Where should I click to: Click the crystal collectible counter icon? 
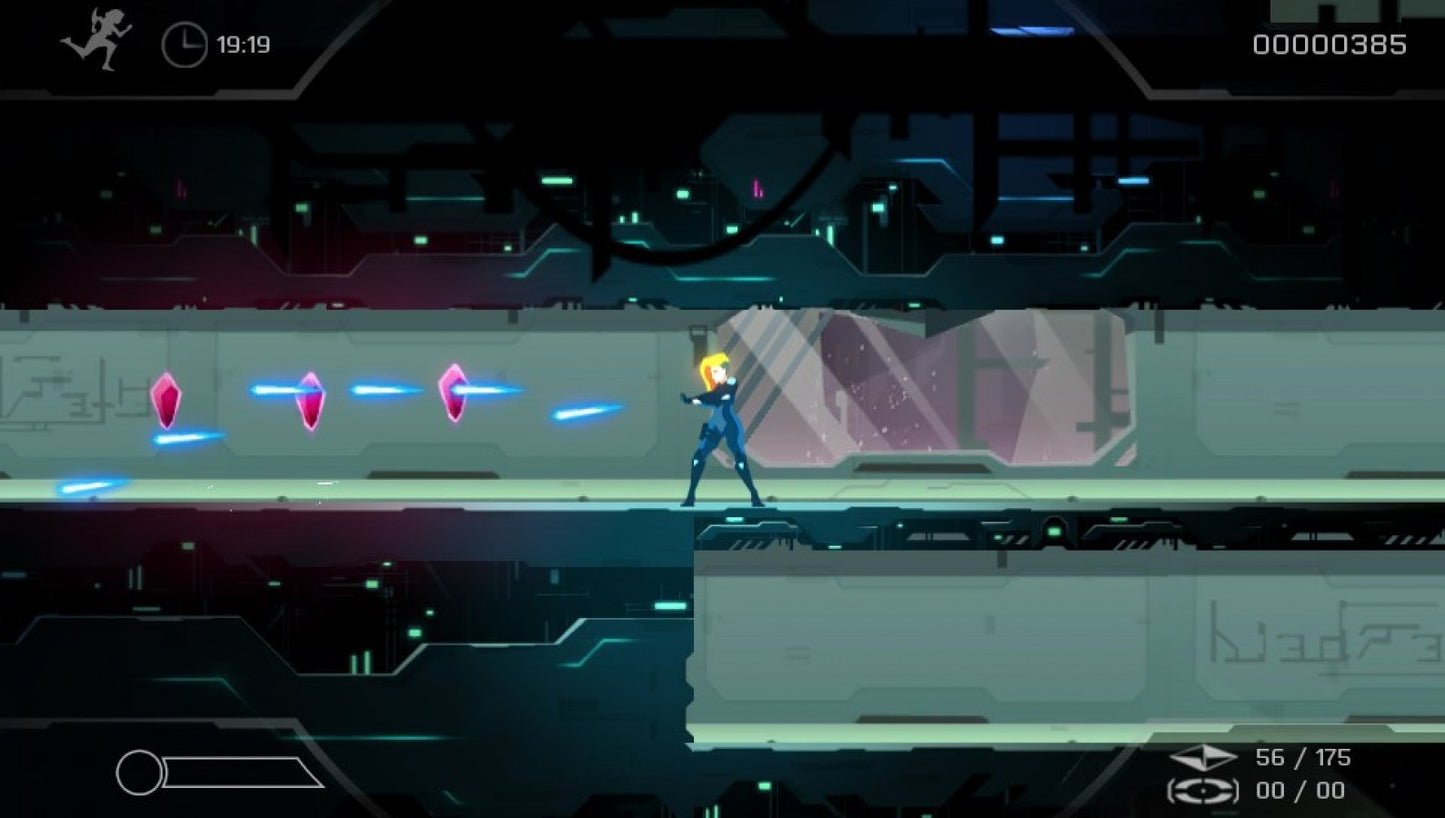[1206, 758]
